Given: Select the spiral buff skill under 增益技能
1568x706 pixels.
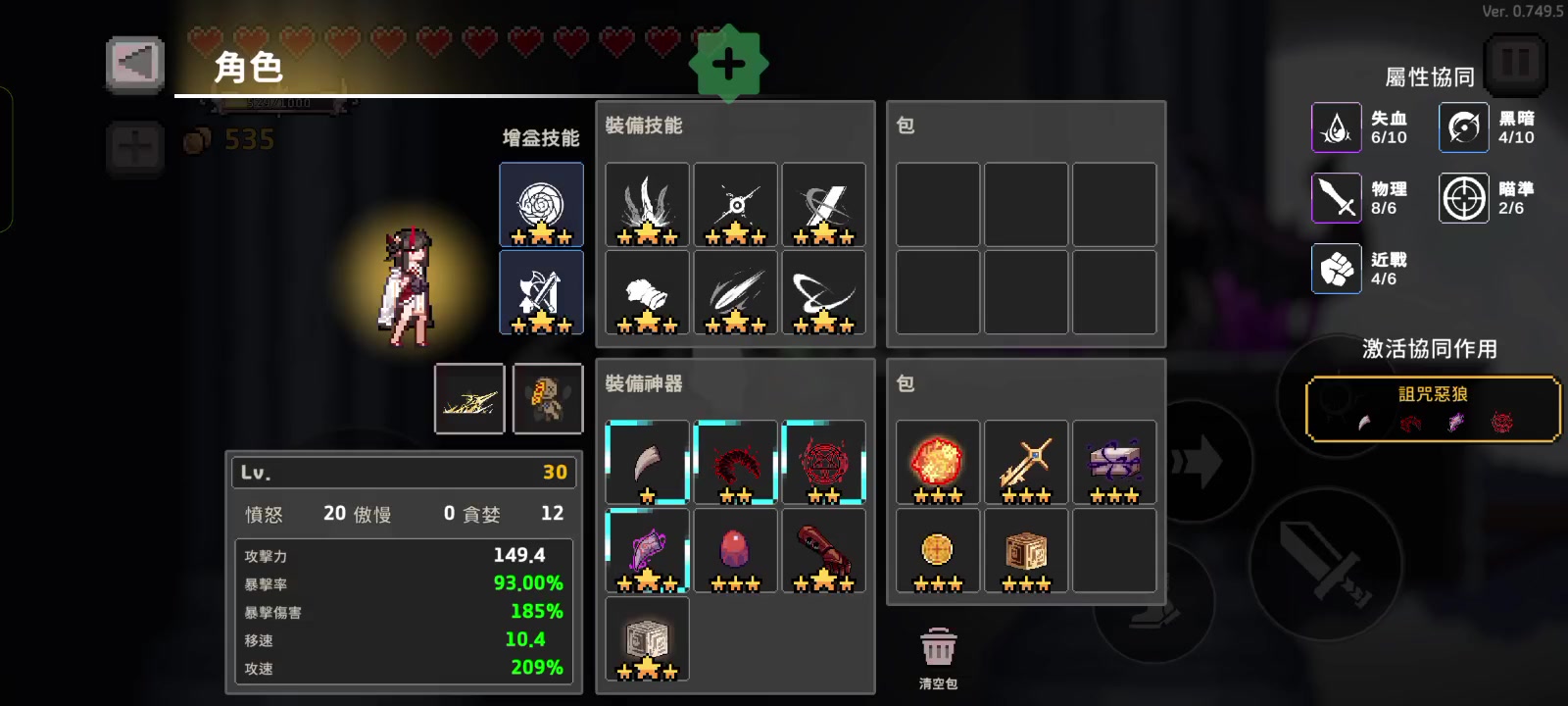Looking at the screenshot, I should tap(541, 201).
